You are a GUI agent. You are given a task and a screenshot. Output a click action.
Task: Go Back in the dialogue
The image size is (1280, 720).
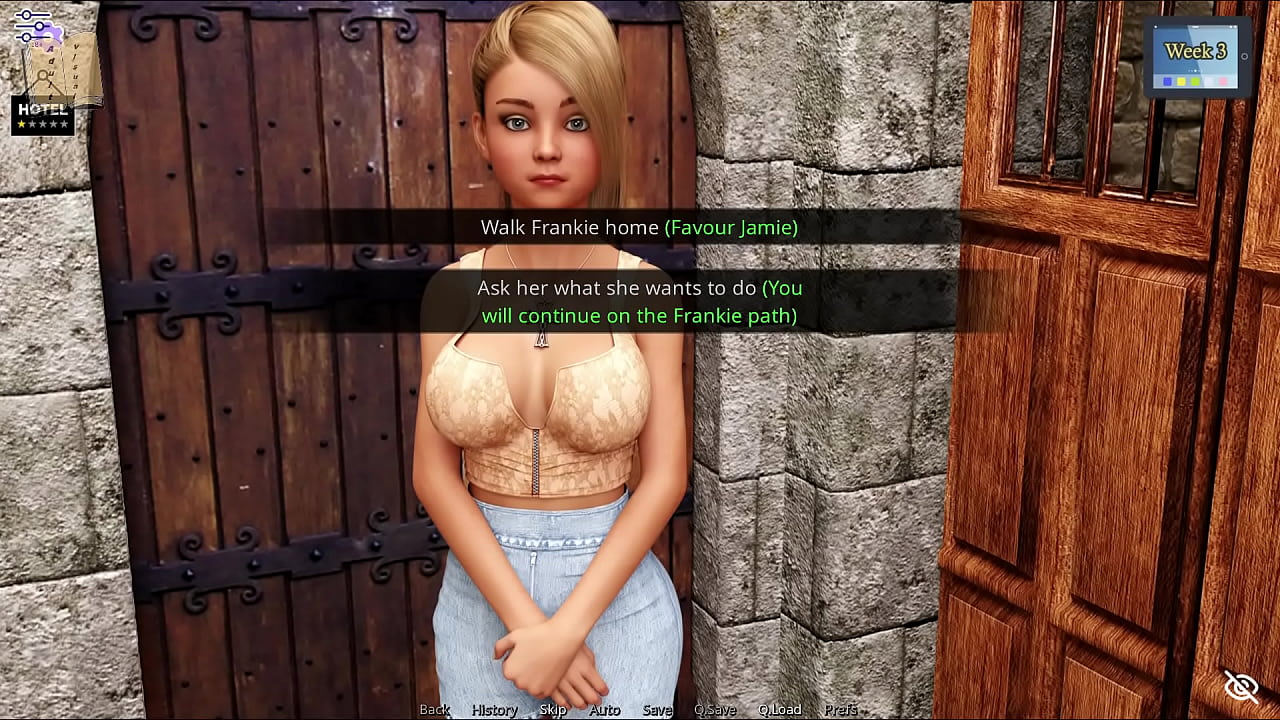(x=434, y=709)
